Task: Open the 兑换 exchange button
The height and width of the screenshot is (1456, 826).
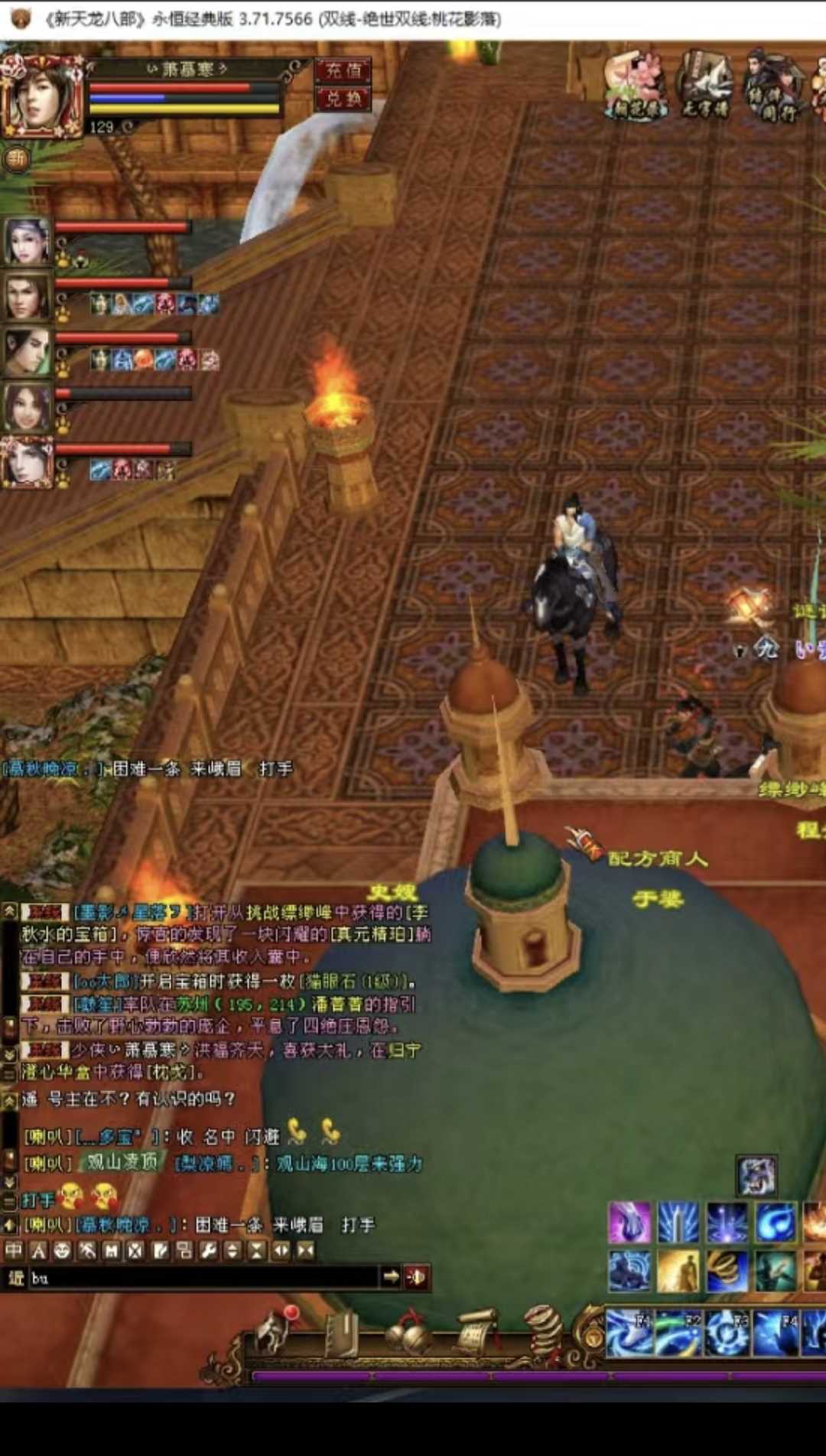Action: [x=343, y=99]
